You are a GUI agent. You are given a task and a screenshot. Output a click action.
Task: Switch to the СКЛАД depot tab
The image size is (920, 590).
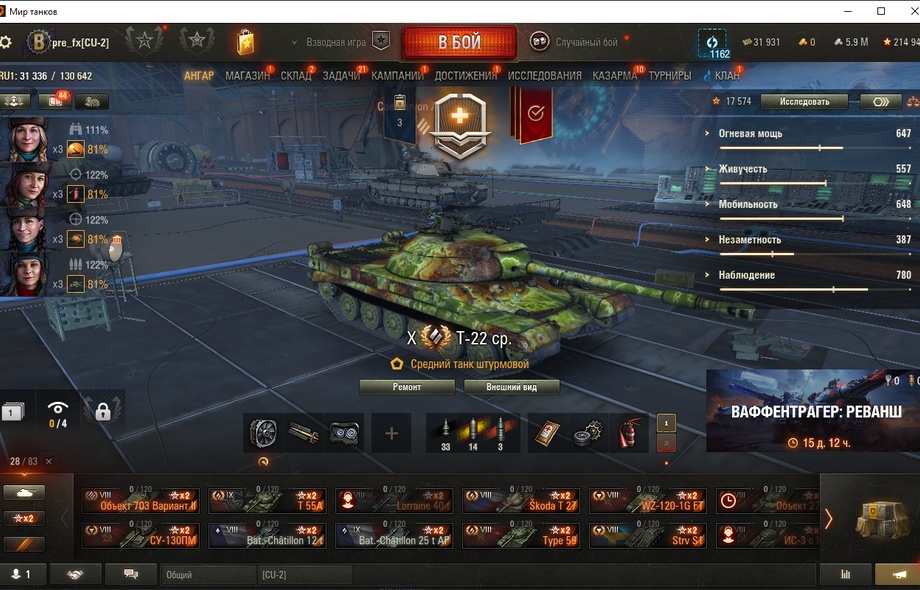click(x=296, y=76)
